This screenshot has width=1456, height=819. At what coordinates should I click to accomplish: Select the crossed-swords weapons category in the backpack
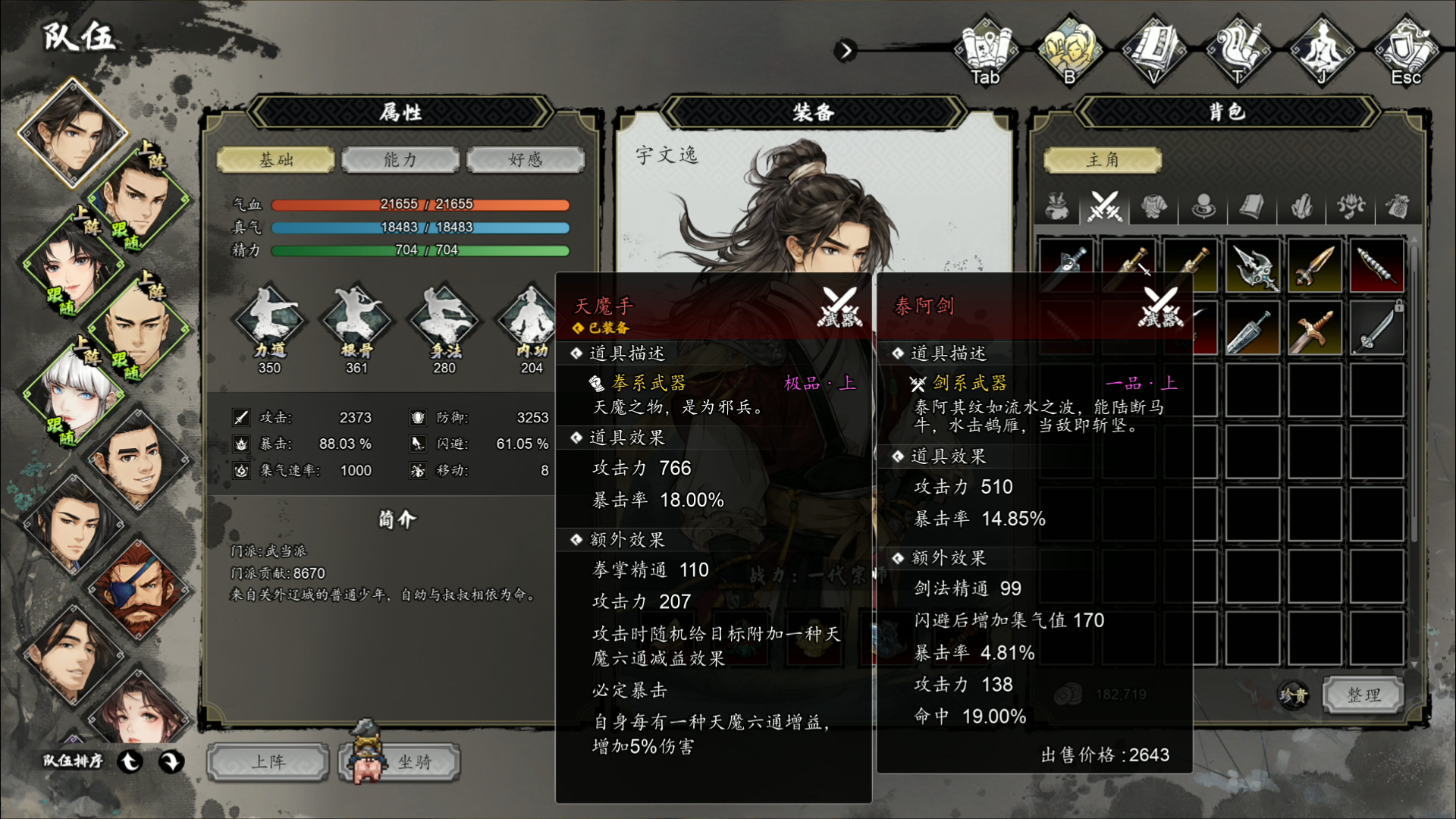click(1104, 206)
